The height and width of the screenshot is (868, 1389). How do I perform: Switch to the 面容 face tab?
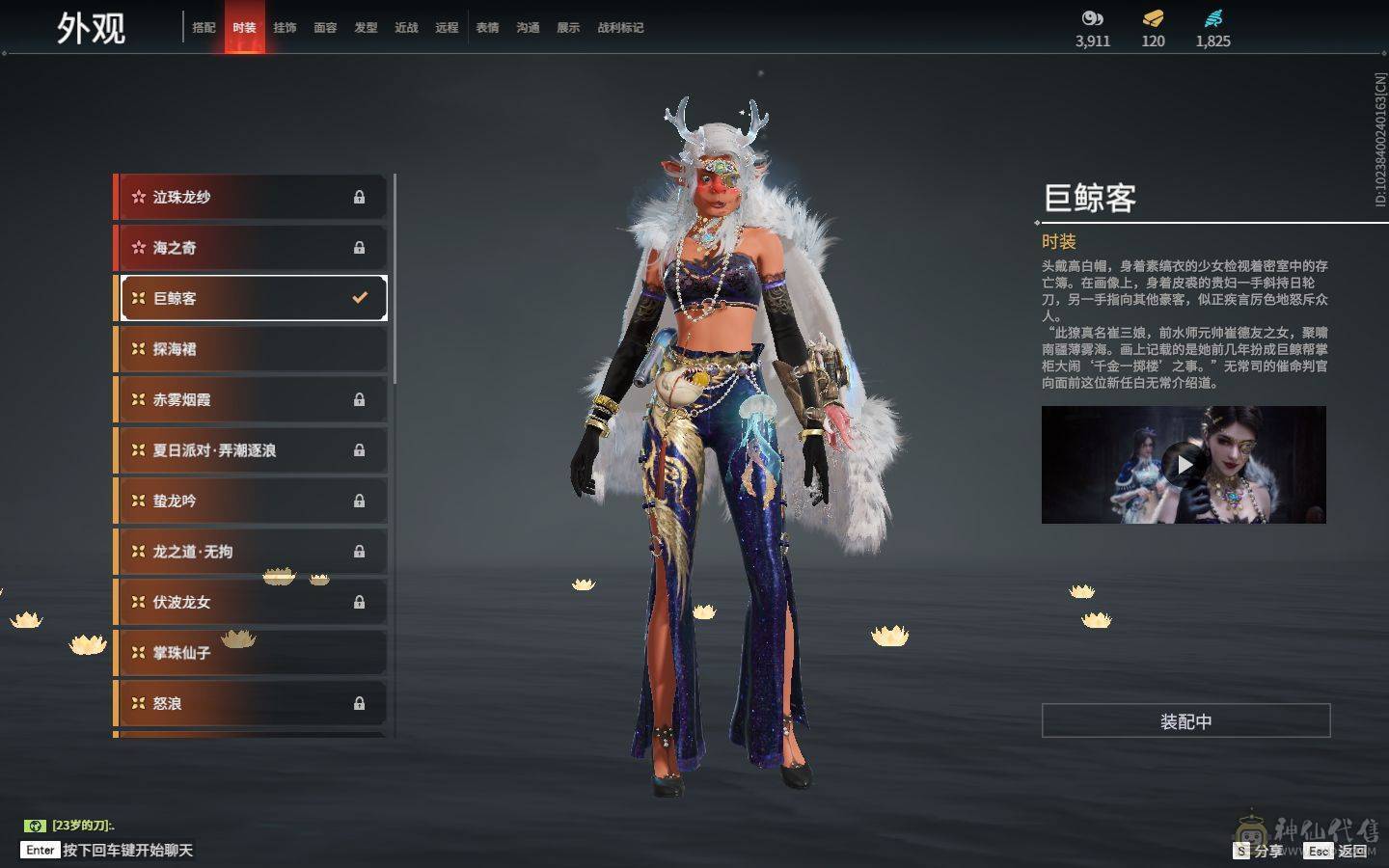click(x=325, y=28)
